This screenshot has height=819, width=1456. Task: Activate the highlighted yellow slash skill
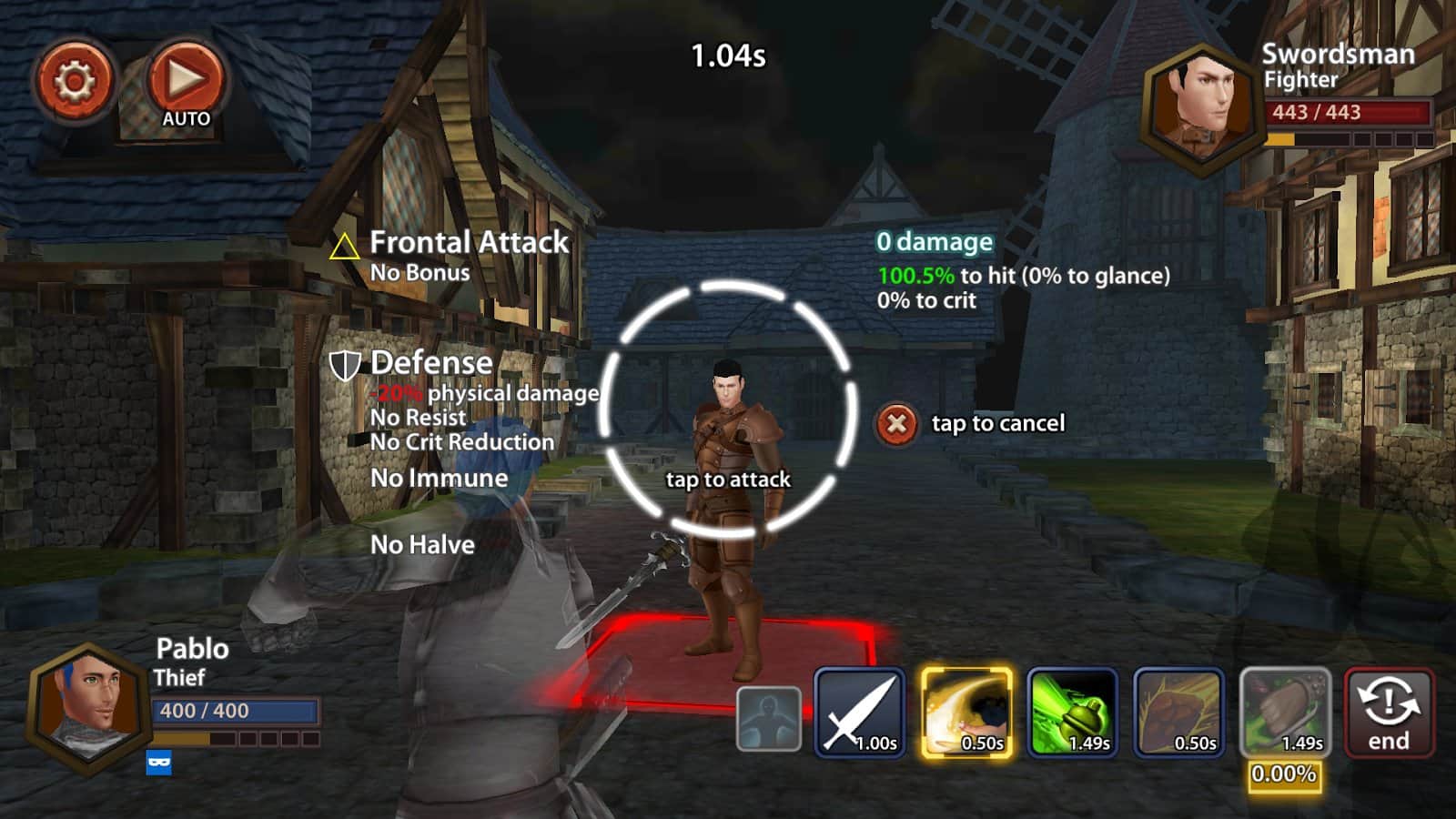tap(966, 713)
